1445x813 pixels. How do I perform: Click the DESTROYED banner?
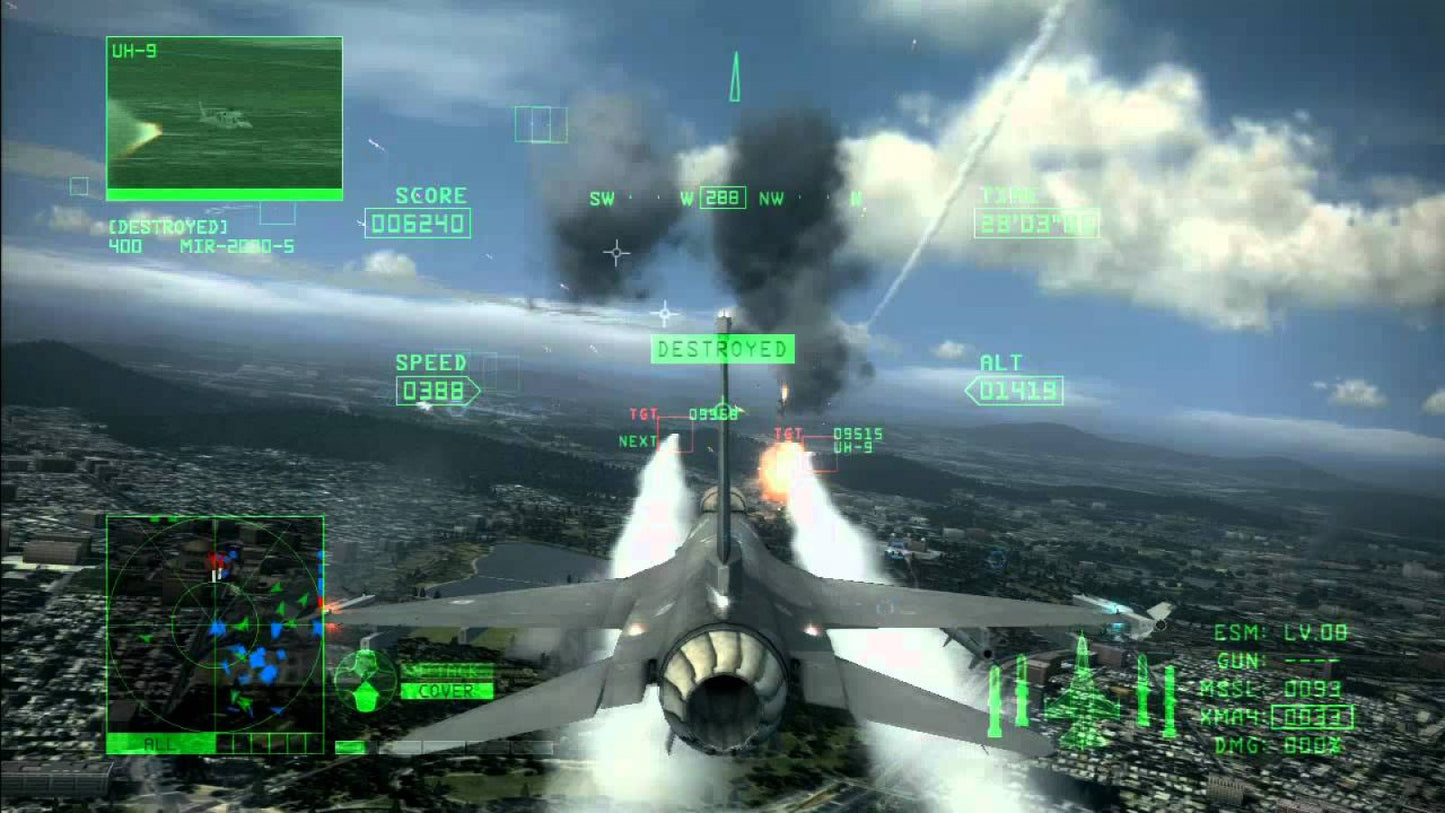pyautogui.click(x=722, y=350)
